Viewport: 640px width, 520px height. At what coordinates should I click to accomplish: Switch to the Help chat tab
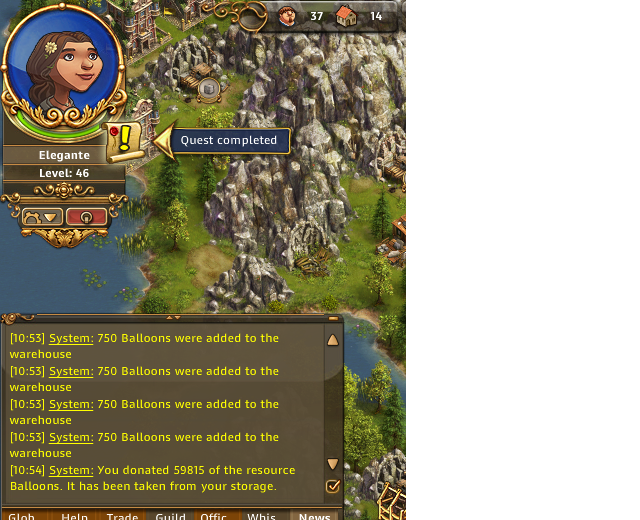(x=75, y=516)
